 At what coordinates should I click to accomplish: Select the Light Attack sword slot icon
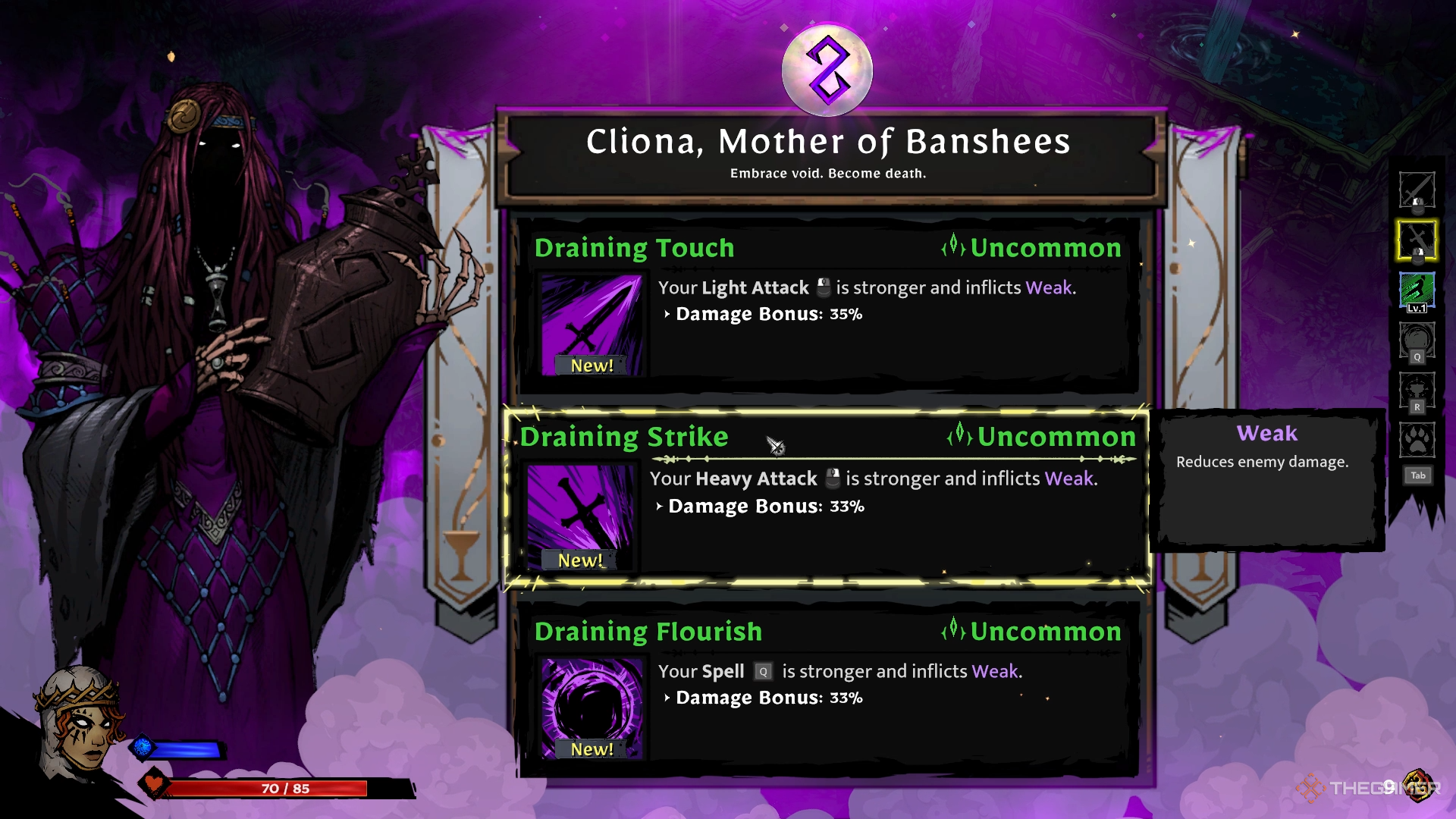tap(1417, 190)
